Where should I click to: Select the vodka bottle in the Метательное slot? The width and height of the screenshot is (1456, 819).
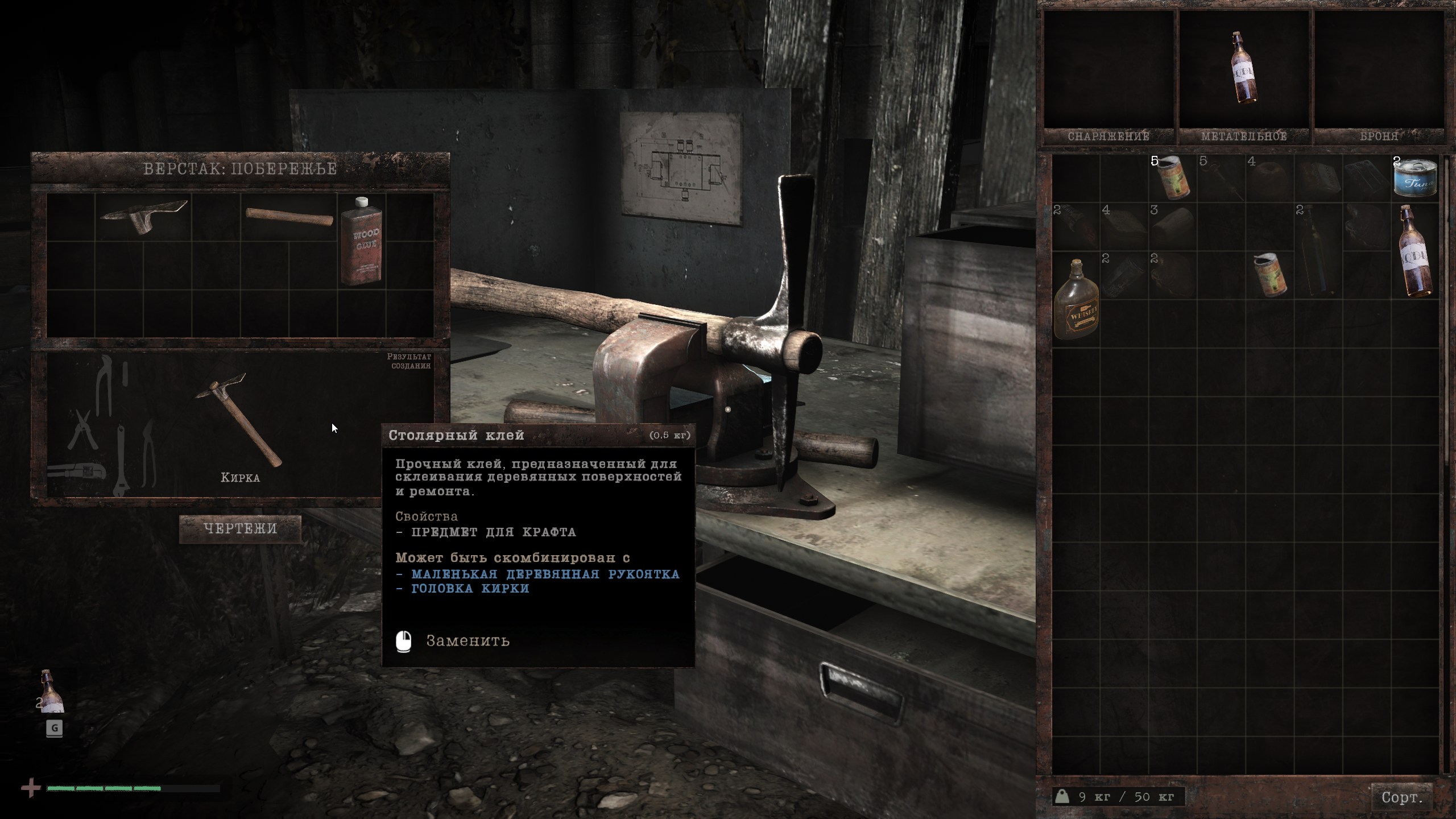point(1244,68)
